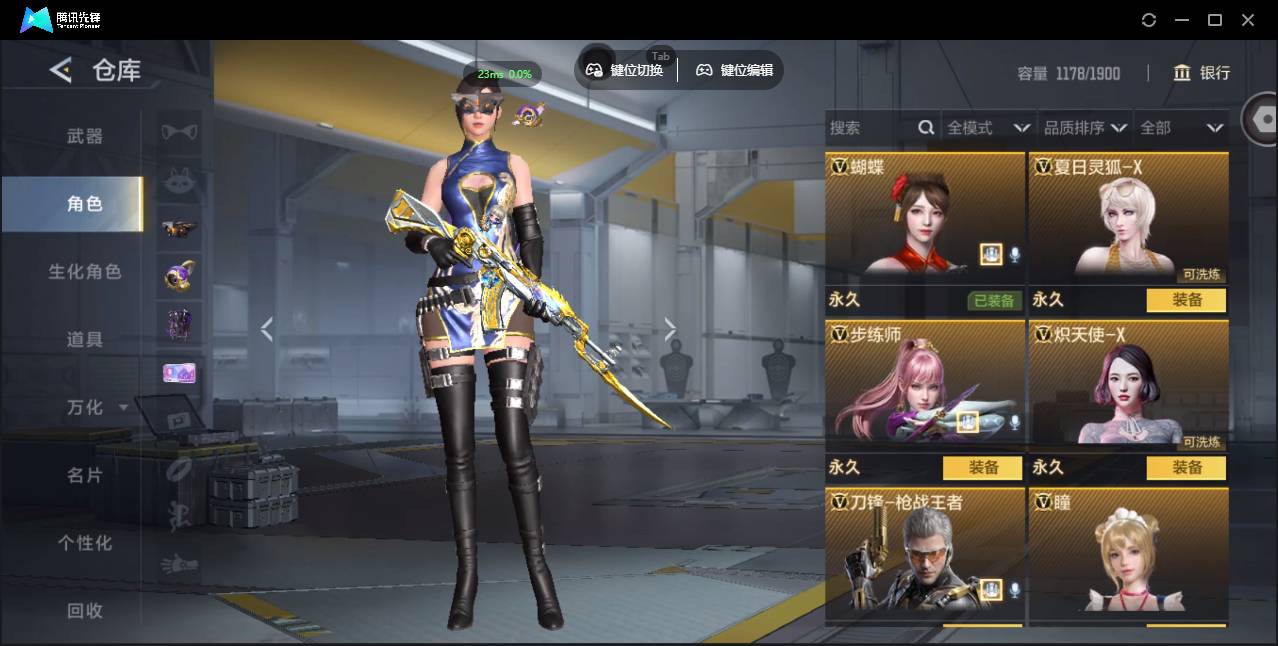Click the 搜索 search field
1278x646 pixels.
[x=872, y=128]
